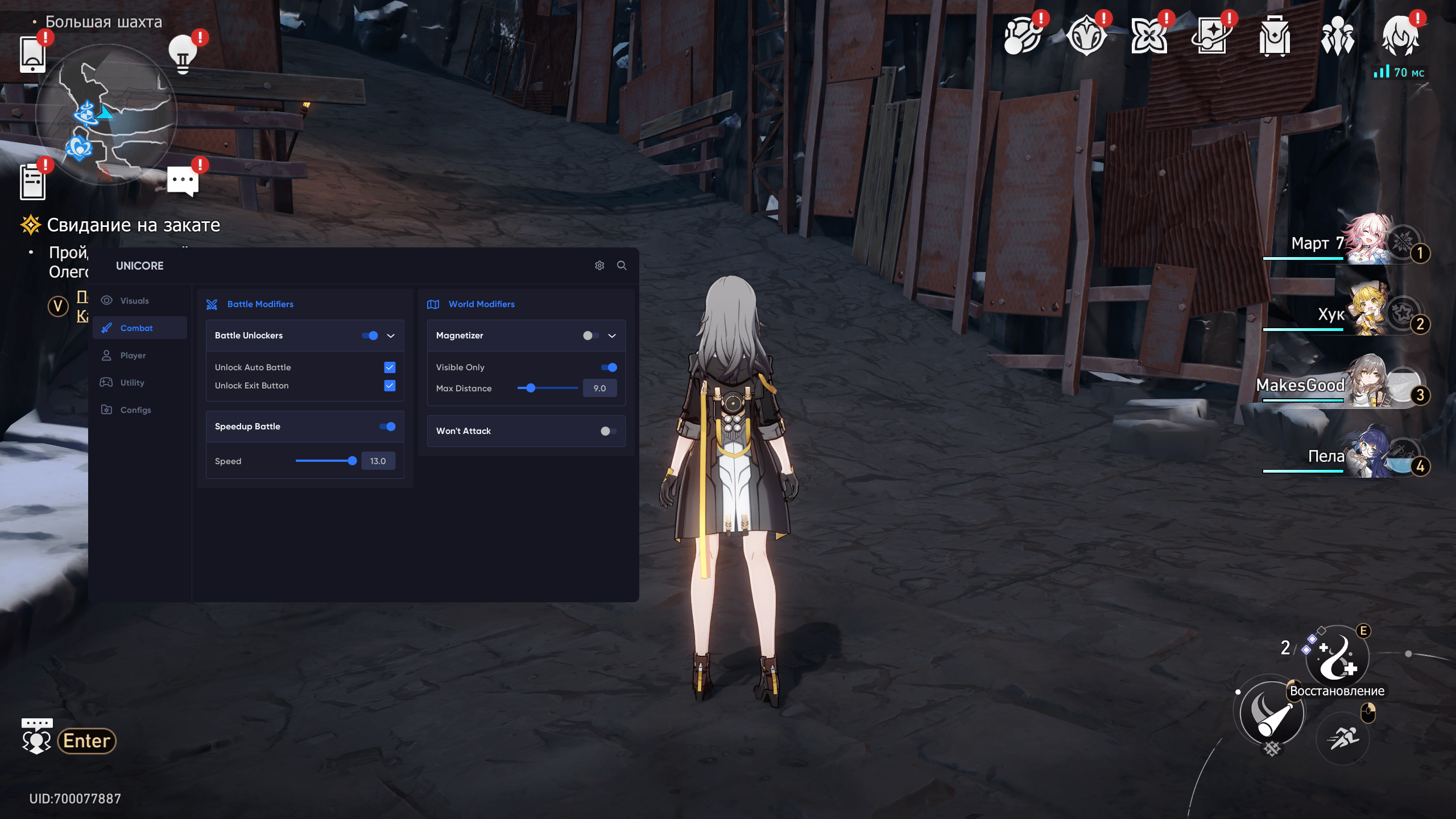Open the backpack inventory icon

tap(1275, 36)
